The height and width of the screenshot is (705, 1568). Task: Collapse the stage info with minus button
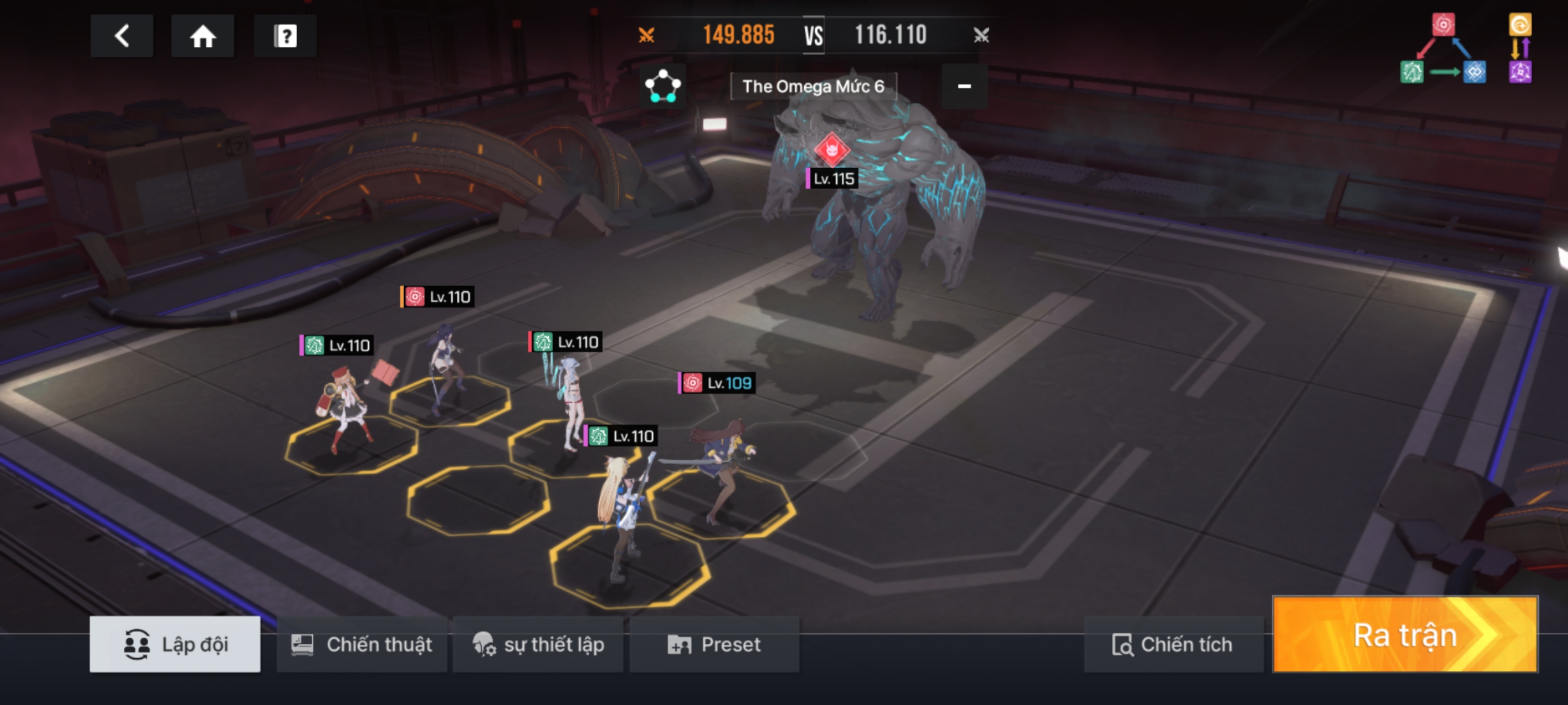click(964, 86)
